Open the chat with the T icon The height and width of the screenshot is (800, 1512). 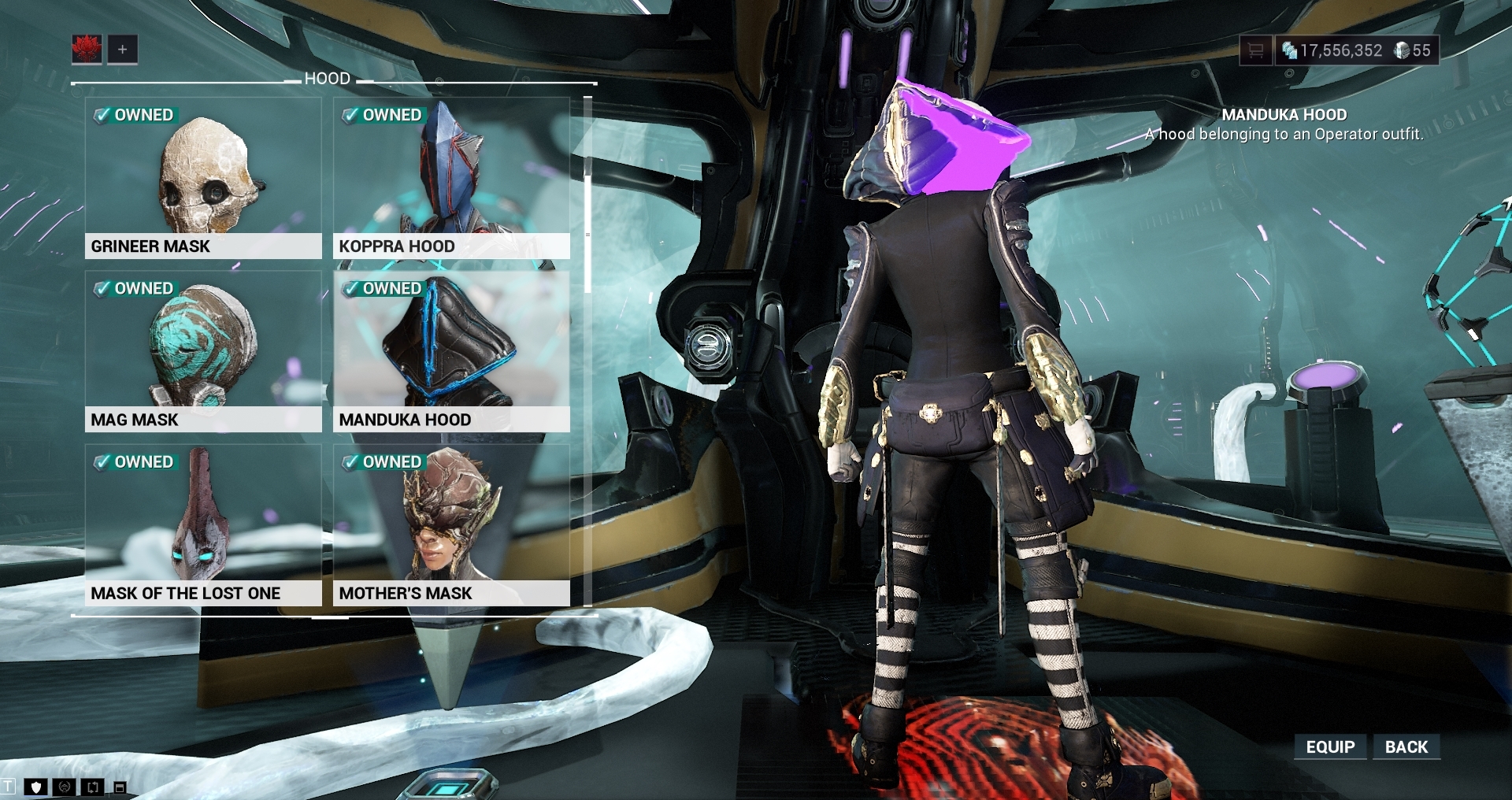(x=9, y=787)
